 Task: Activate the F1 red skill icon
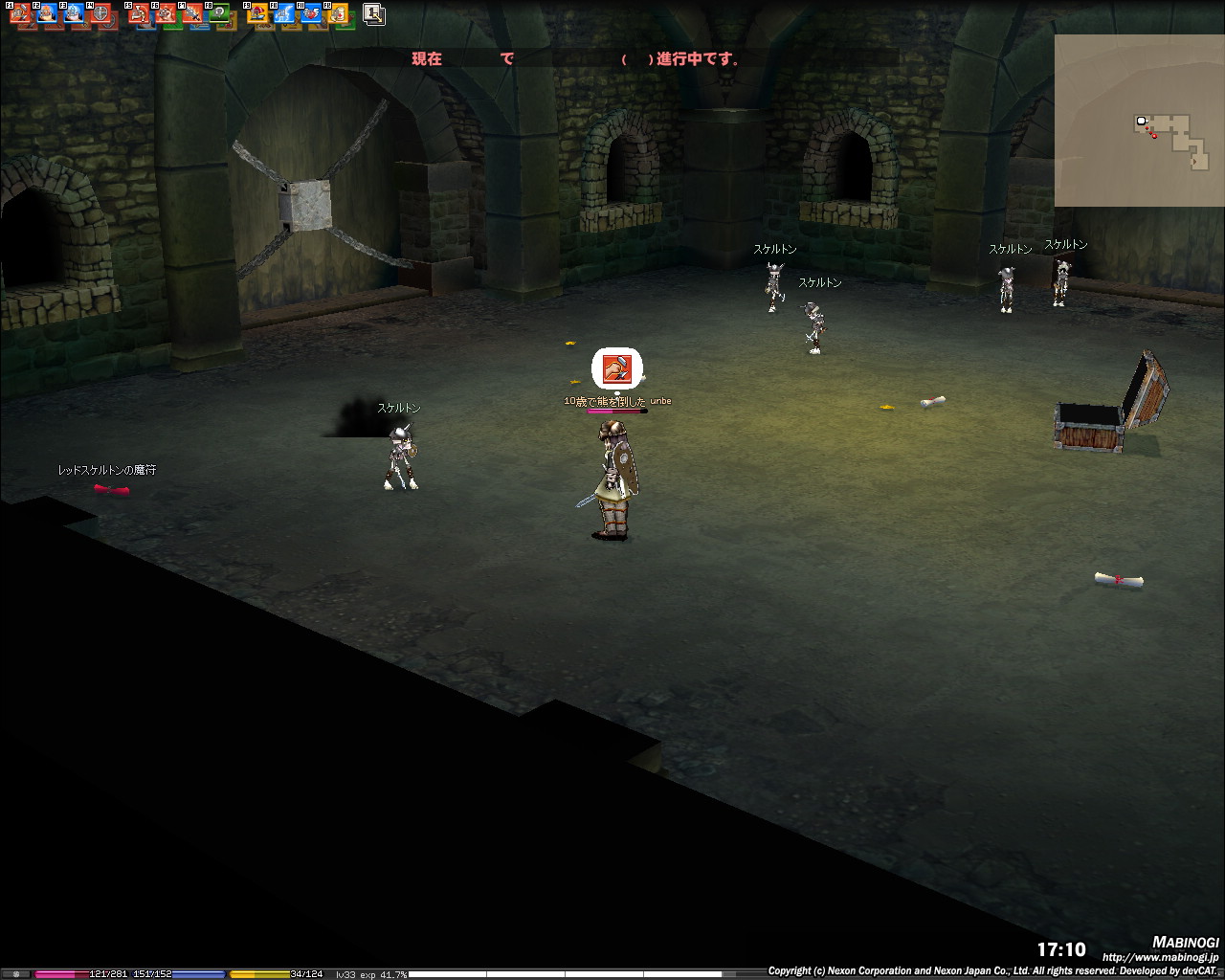tap(21, 14)
